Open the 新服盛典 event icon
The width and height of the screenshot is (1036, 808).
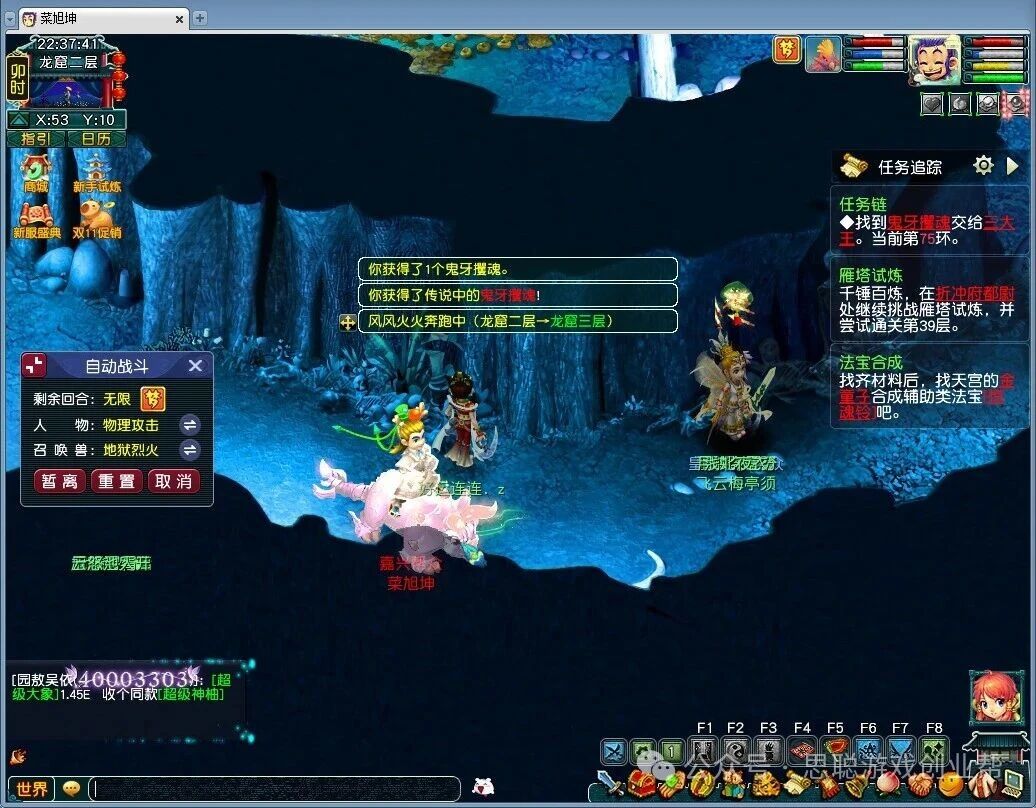tap(37, 216)
